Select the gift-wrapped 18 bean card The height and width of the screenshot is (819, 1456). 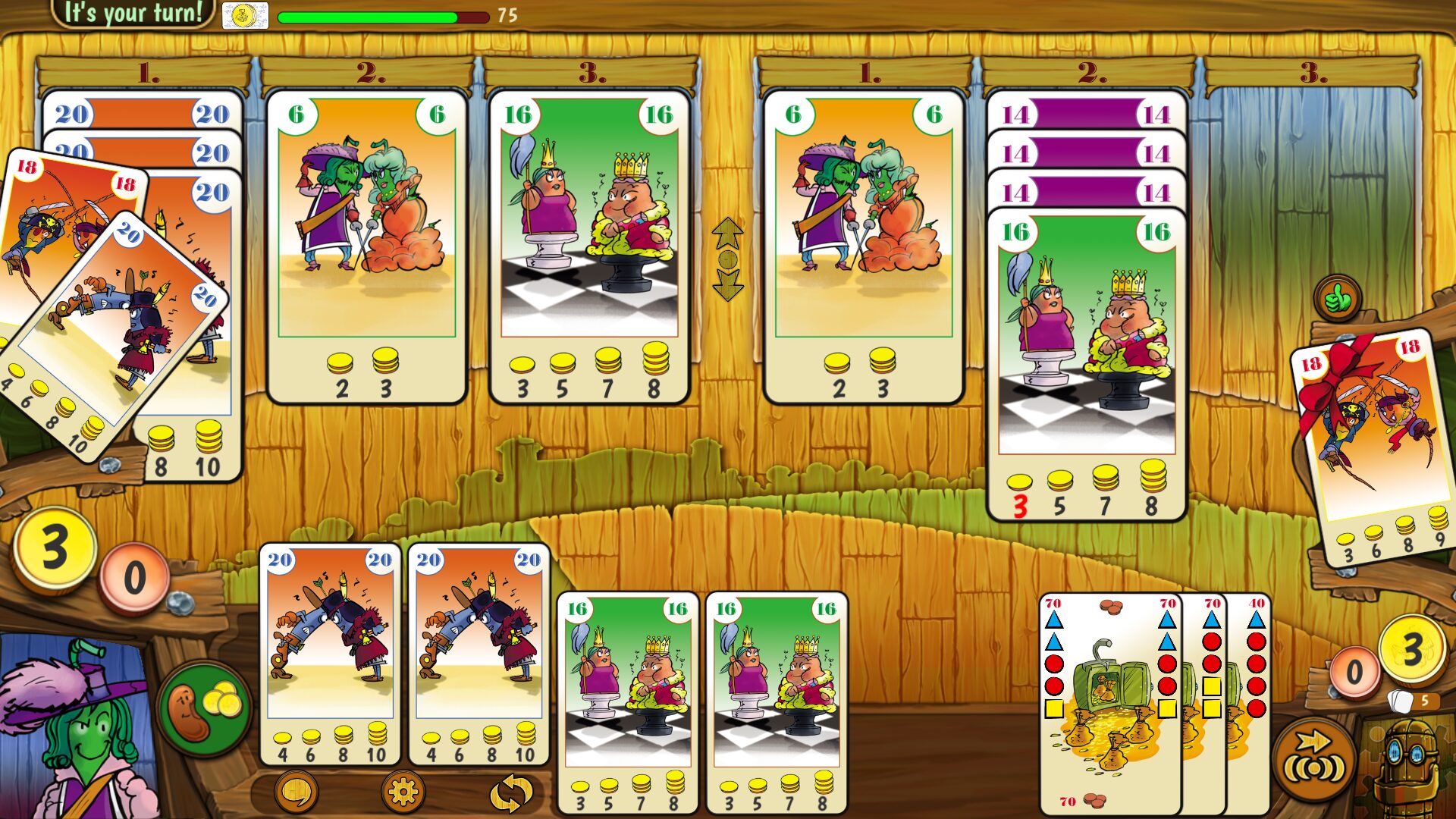(1373, 447)
